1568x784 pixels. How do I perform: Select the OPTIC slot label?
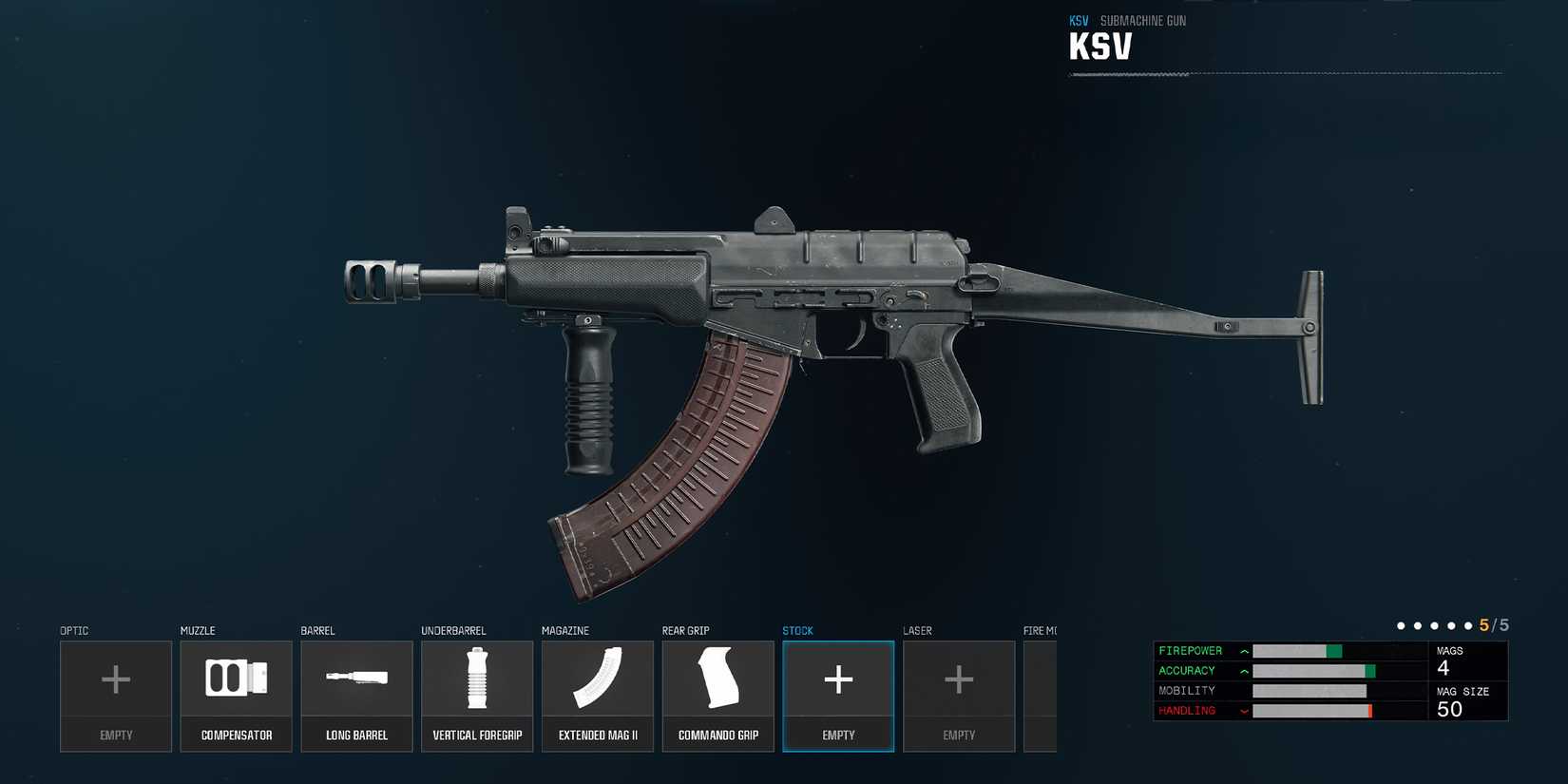pyautogui.click(x=74, y=630)
